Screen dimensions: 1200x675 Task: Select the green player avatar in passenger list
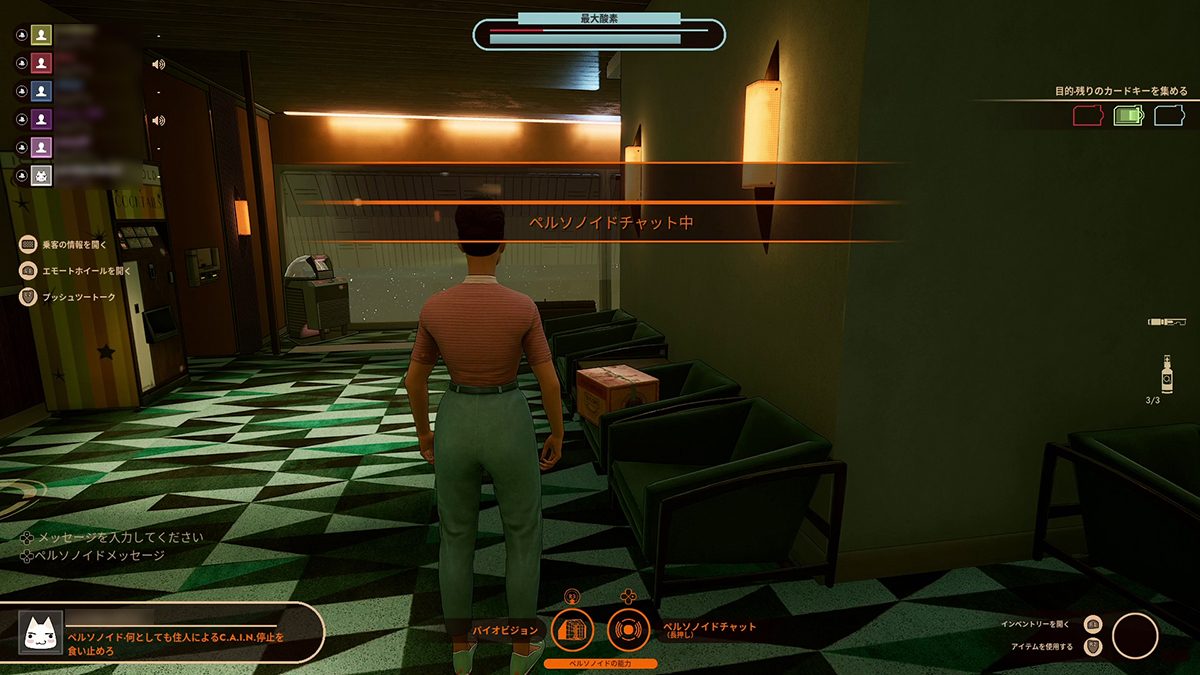click(x=41, y=35)
